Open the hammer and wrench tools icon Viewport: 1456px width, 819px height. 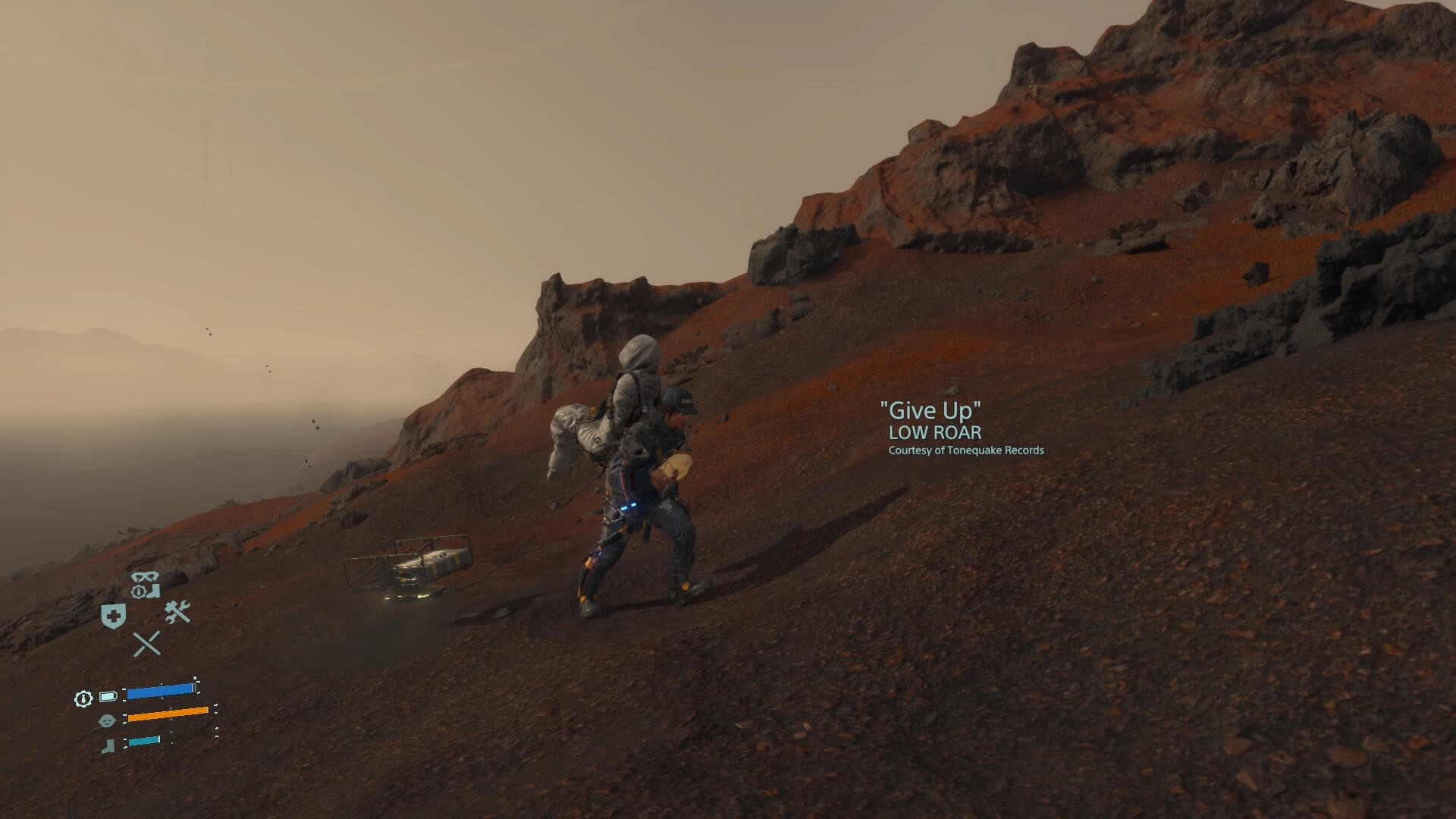(x=177, y=612)
